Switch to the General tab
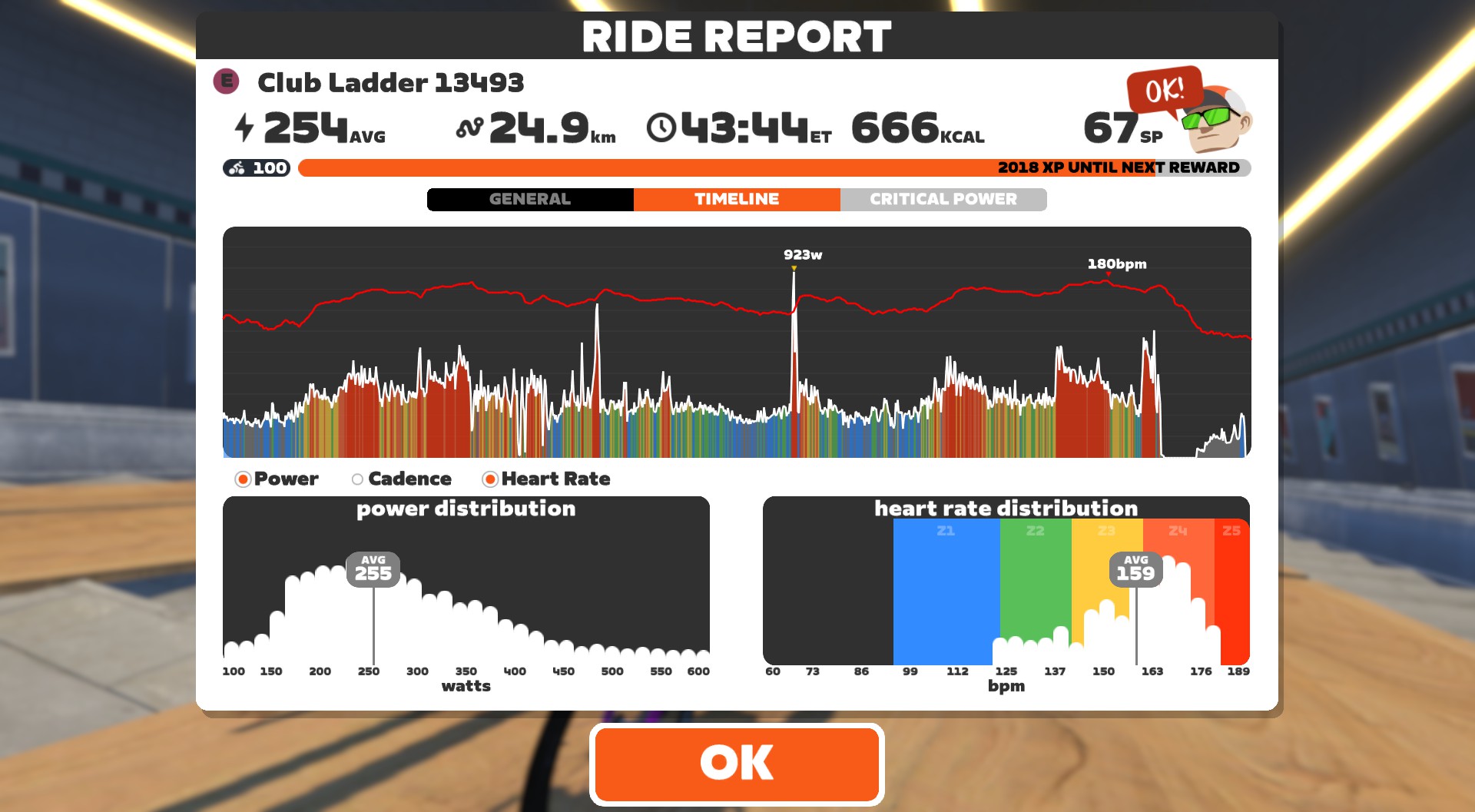Screen dimensions: 1475x812 pyautogui.click(x=530, y=200)
